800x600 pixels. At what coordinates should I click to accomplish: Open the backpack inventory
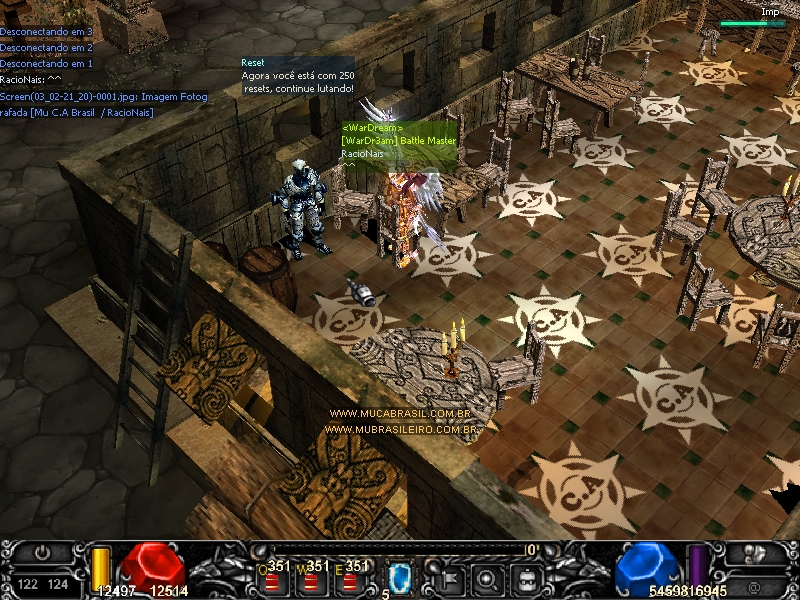(x=526, y=577)
